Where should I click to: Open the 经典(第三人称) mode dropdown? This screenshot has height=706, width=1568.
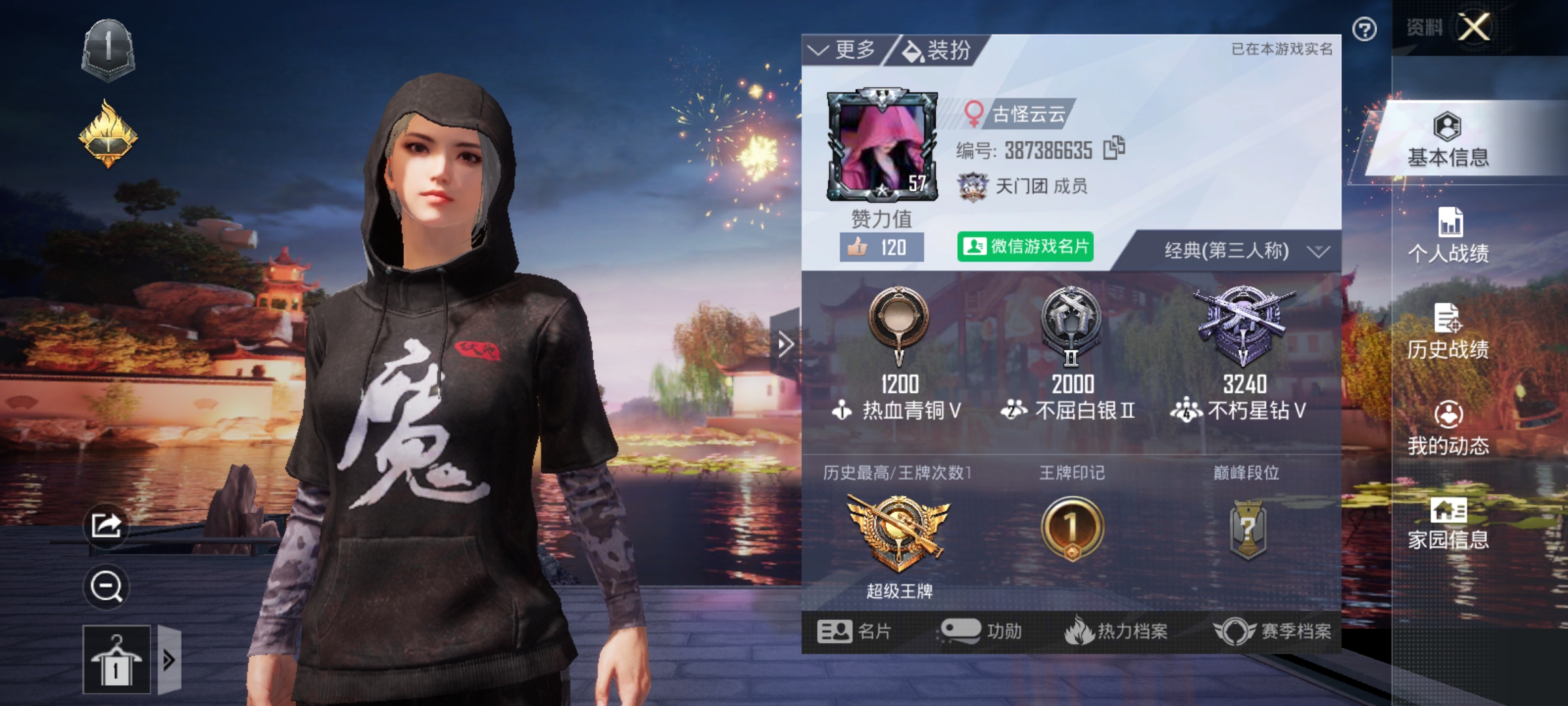coord(1245,251)
